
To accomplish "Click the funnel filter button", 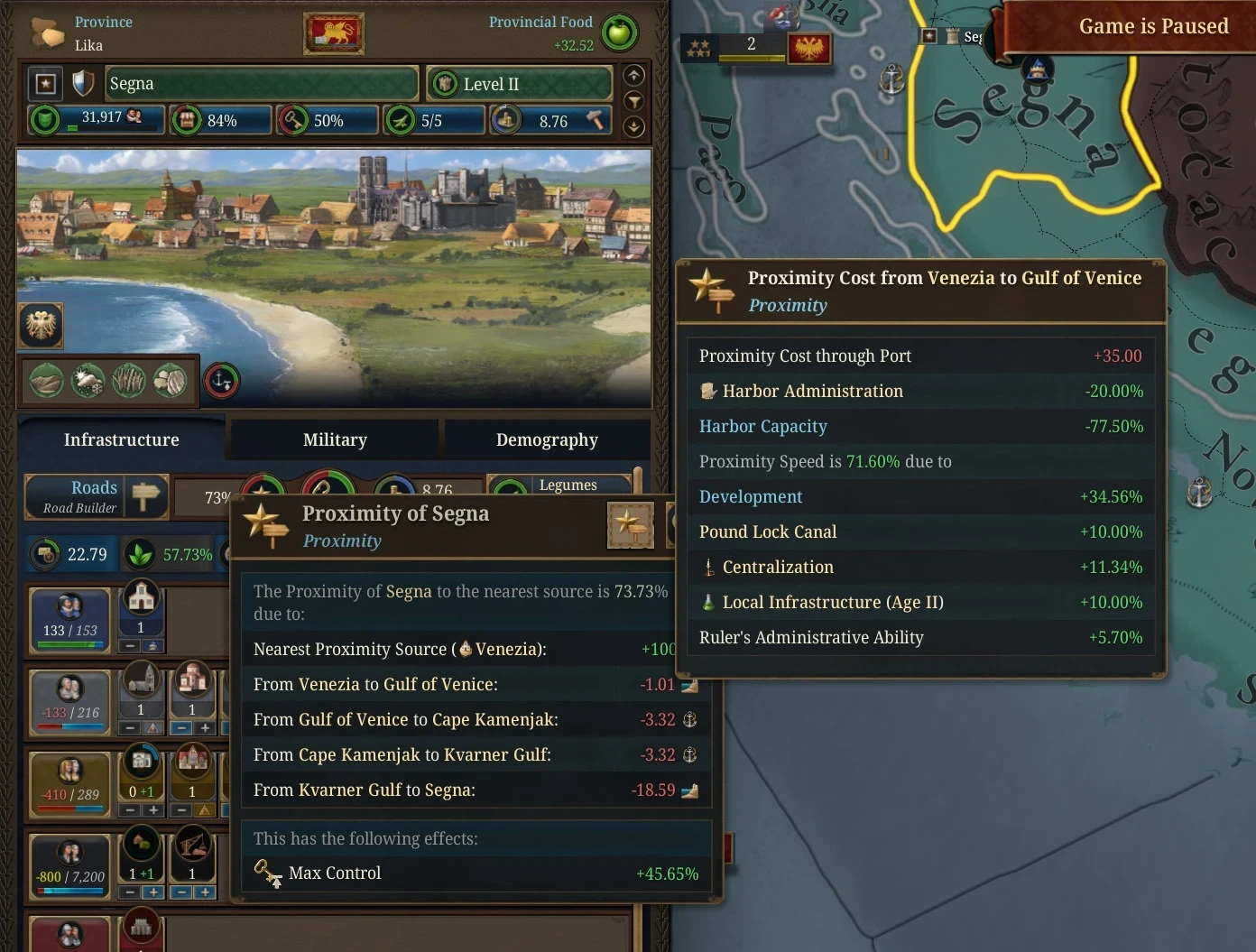I will point(634,101).
